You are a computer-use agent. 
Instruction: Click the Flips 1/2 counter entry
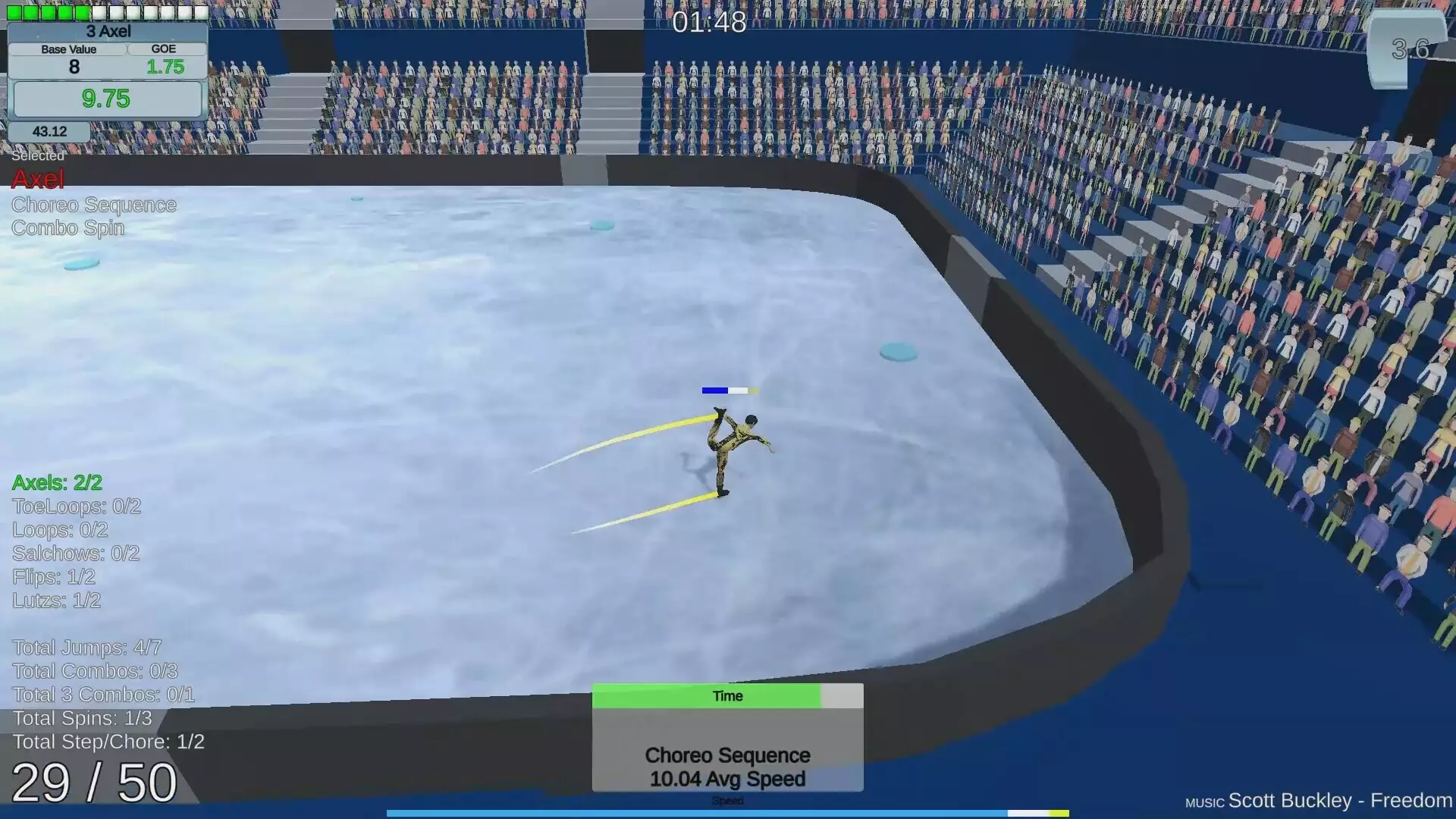click(x=53, y=577)
